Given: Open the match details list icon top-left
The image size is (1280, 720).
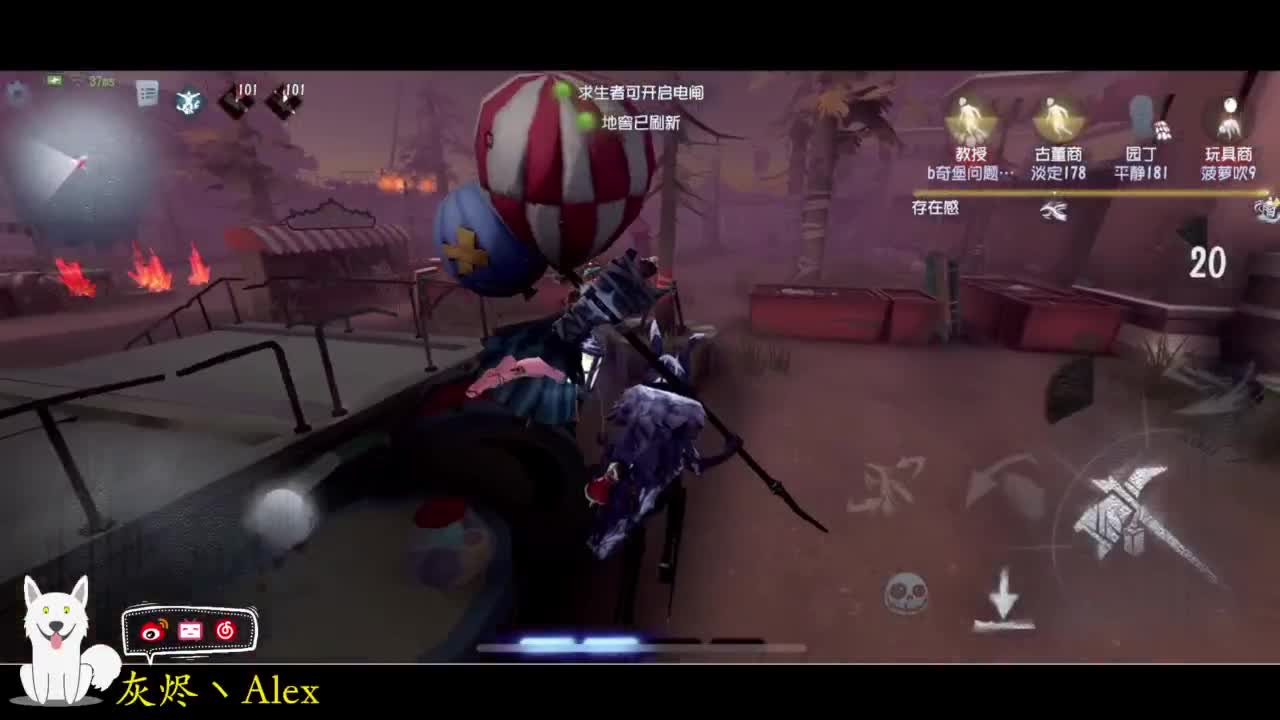Looking at the screenshot, I should point(147,91).
